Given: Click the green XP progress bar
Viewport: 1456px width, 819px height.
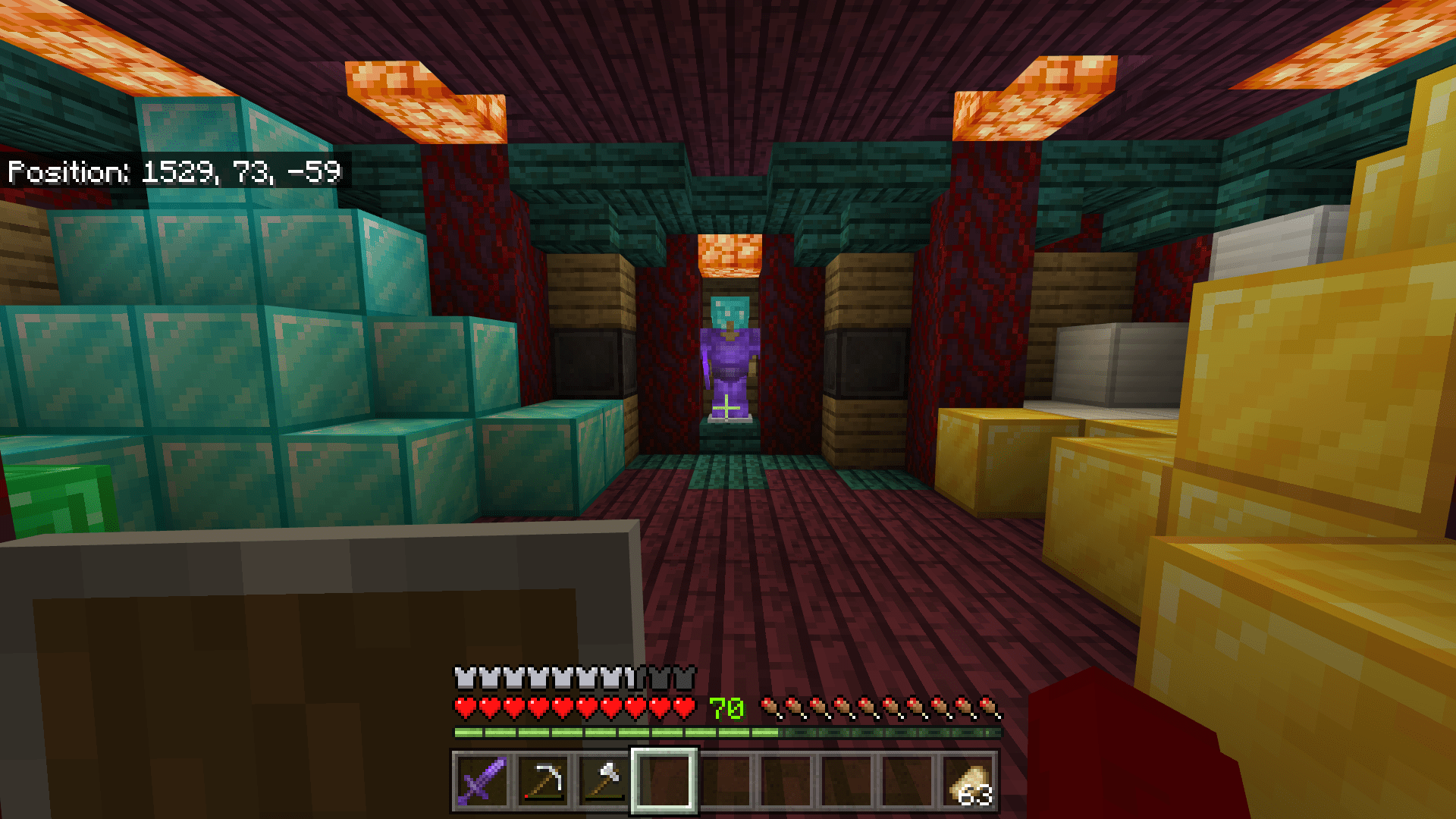Looking at the screenshot, I should (607, 732).
